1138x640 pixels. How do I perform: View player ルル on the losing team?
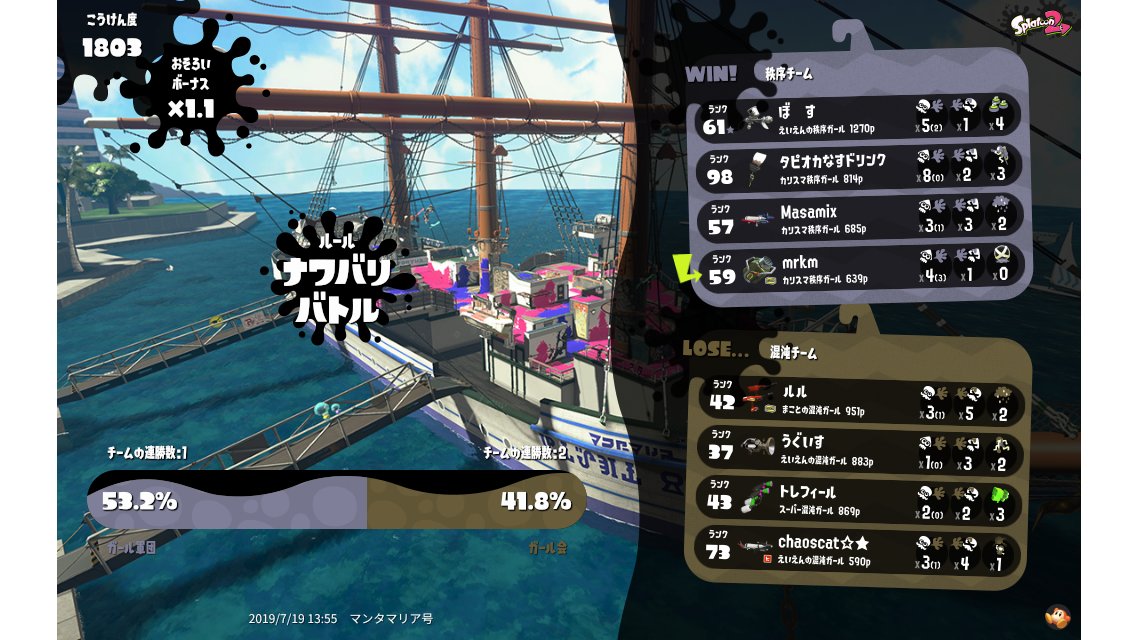point(859,399)
